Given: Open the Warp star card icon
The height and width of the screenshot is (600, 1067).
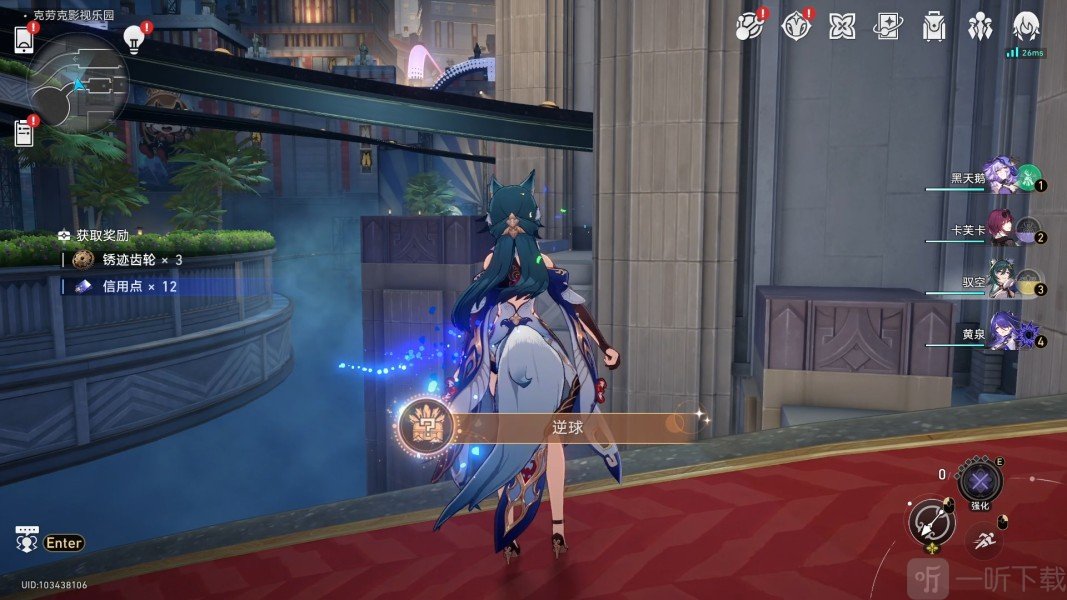Looking at the screenshot, I should pos(887,26).
